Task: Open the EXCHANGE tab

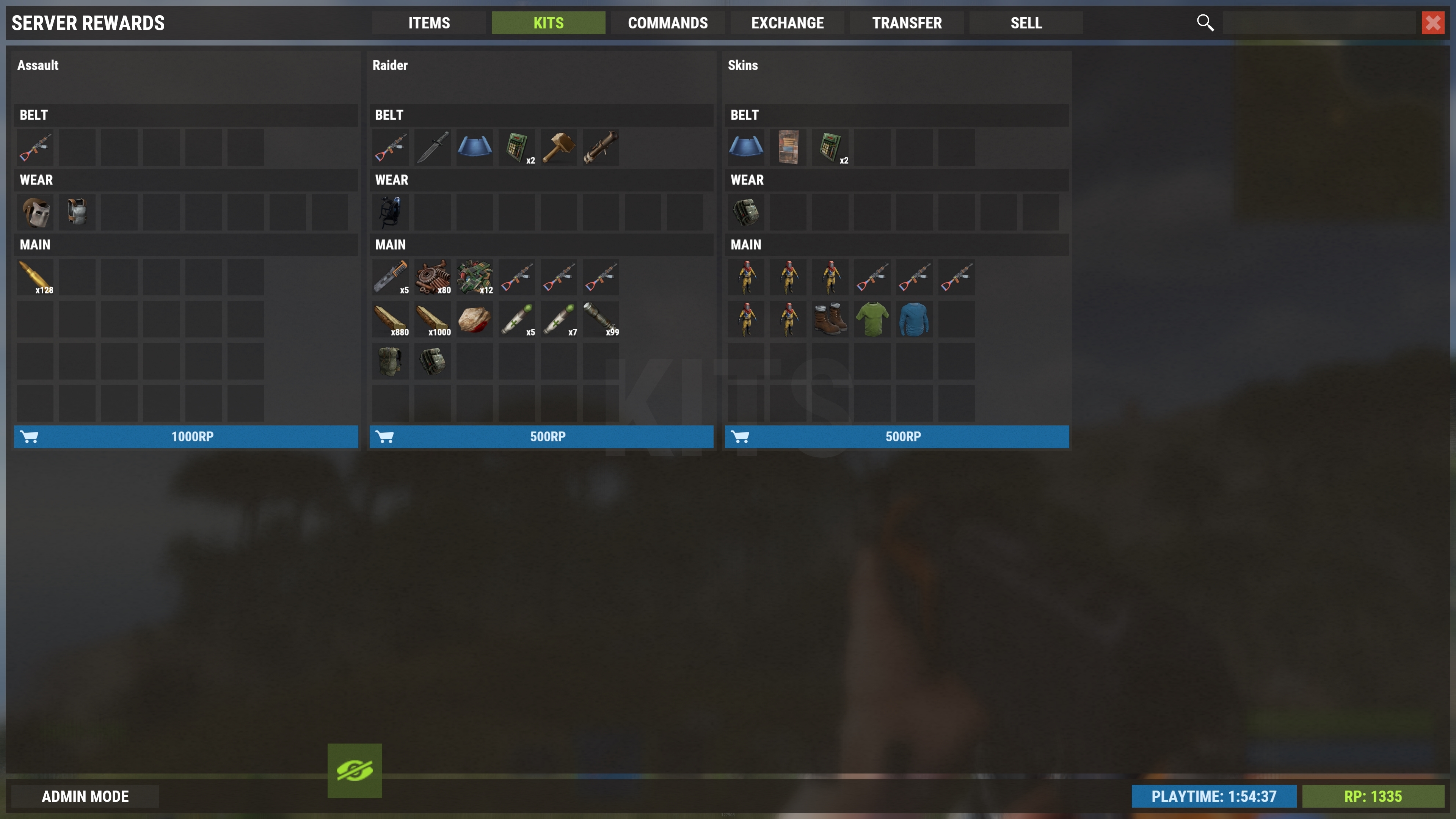Action: (787, 23)
